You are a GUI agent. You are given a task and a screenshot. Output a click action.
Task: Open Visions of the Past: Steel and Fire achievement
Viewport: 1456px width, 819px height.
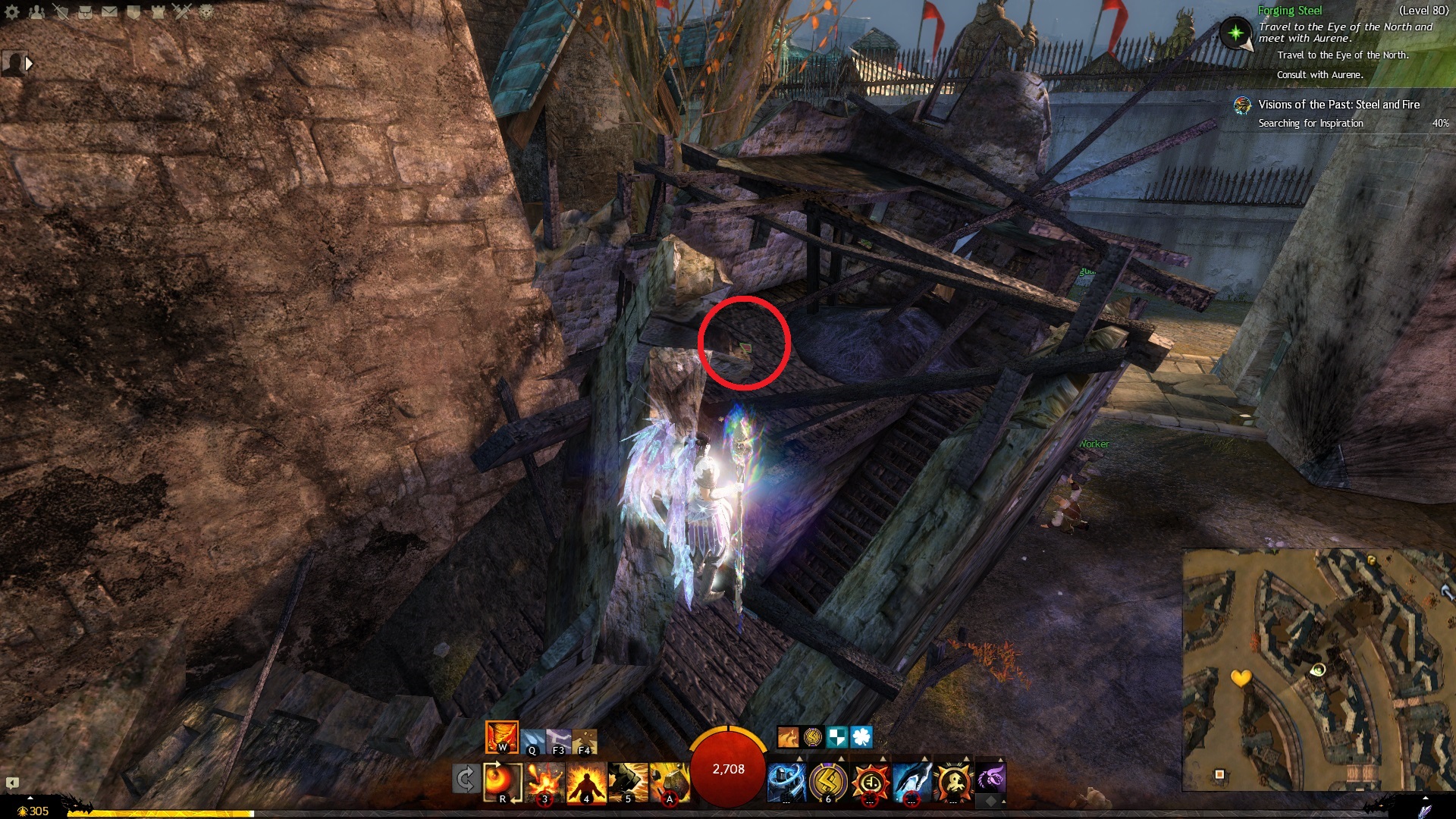(1338, 105)
